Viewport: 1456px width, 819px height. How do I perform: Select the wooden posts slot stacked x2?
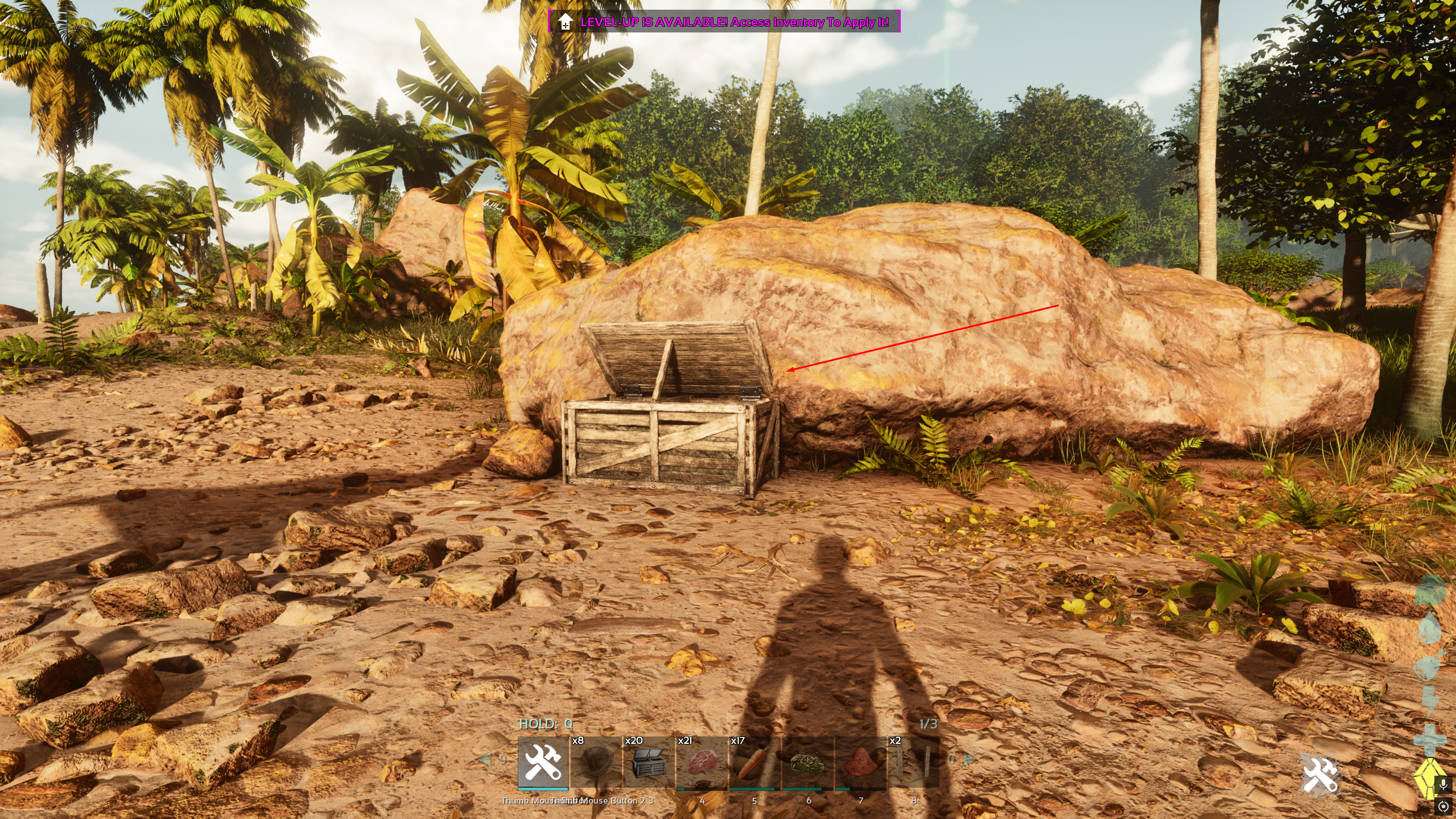[x=913, y=762]
